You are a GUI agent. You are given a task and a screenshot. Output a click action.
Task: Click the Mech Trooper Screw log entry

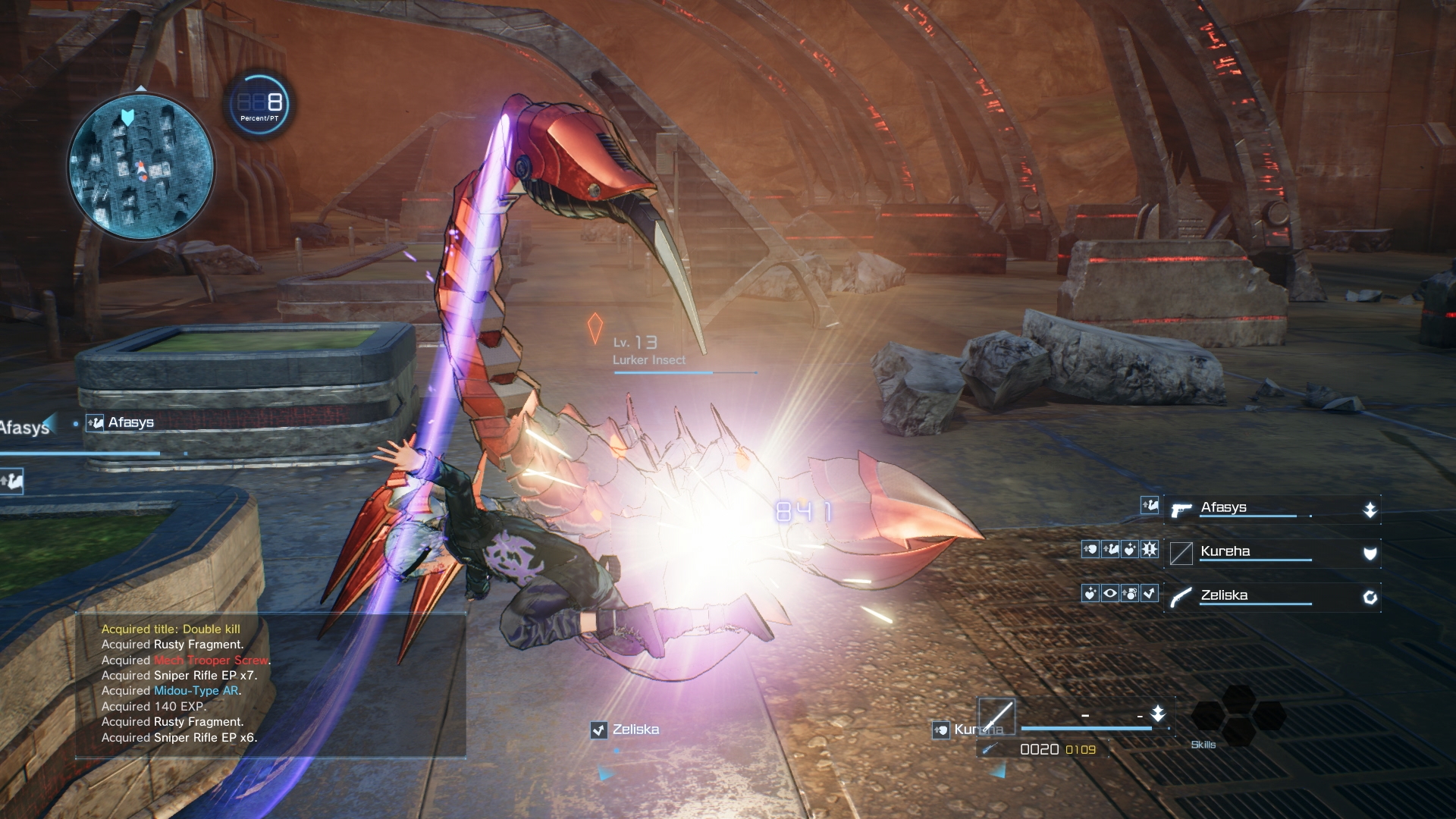211,661
